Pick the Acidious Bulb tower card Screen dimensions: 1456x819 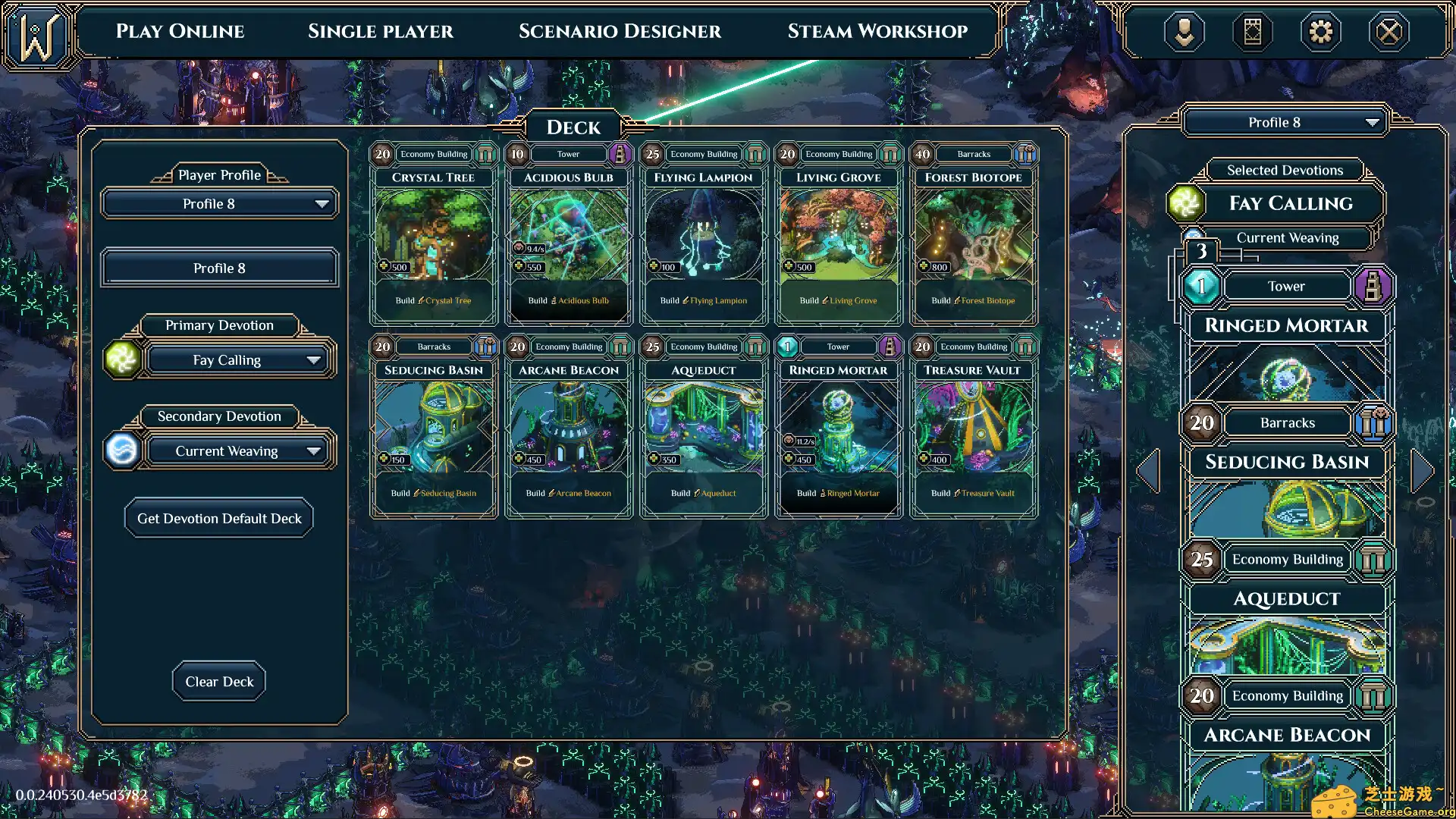[569, 235]
